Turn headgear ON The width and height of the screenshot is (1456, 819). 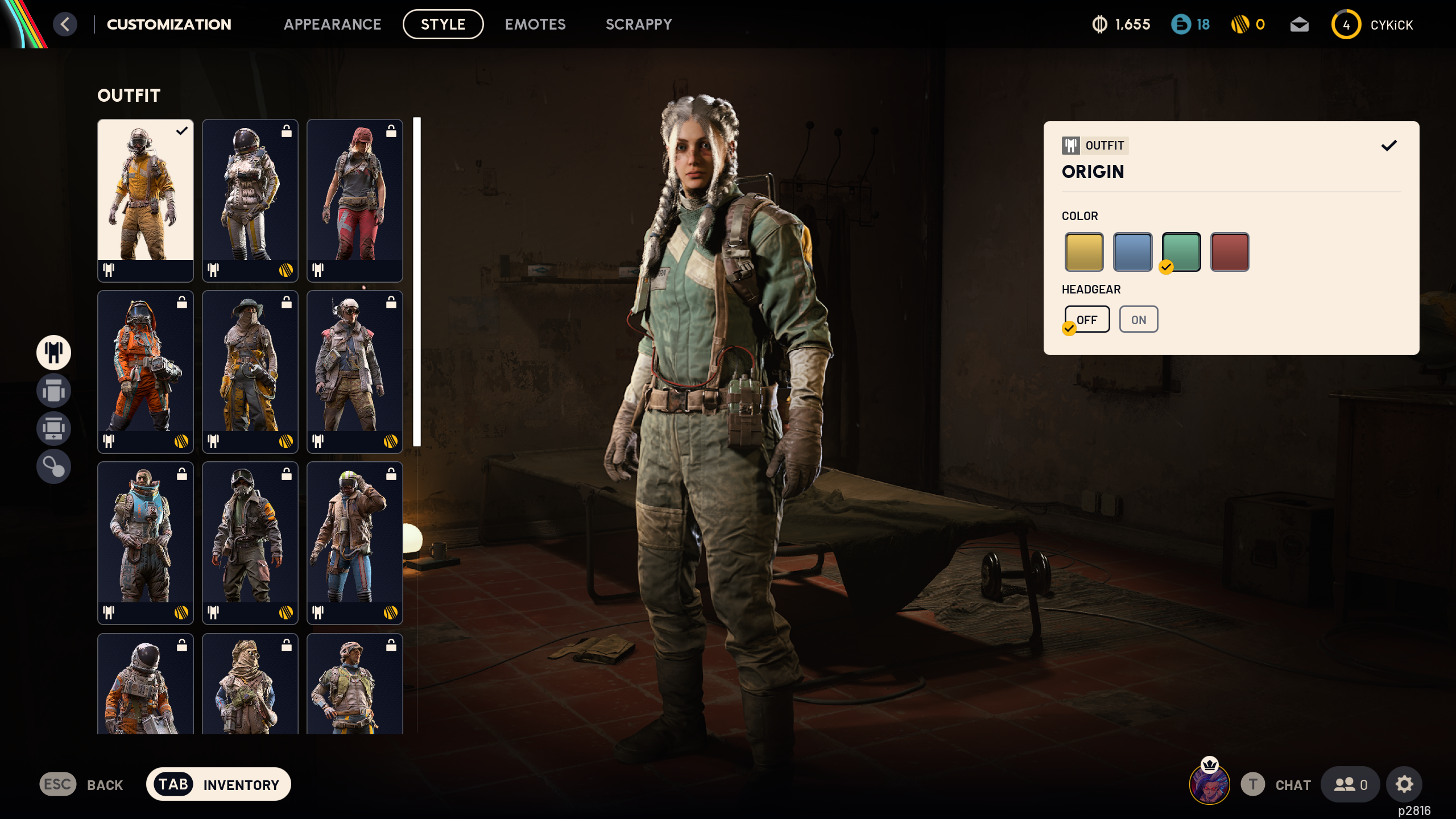(x=1139, y=320)
